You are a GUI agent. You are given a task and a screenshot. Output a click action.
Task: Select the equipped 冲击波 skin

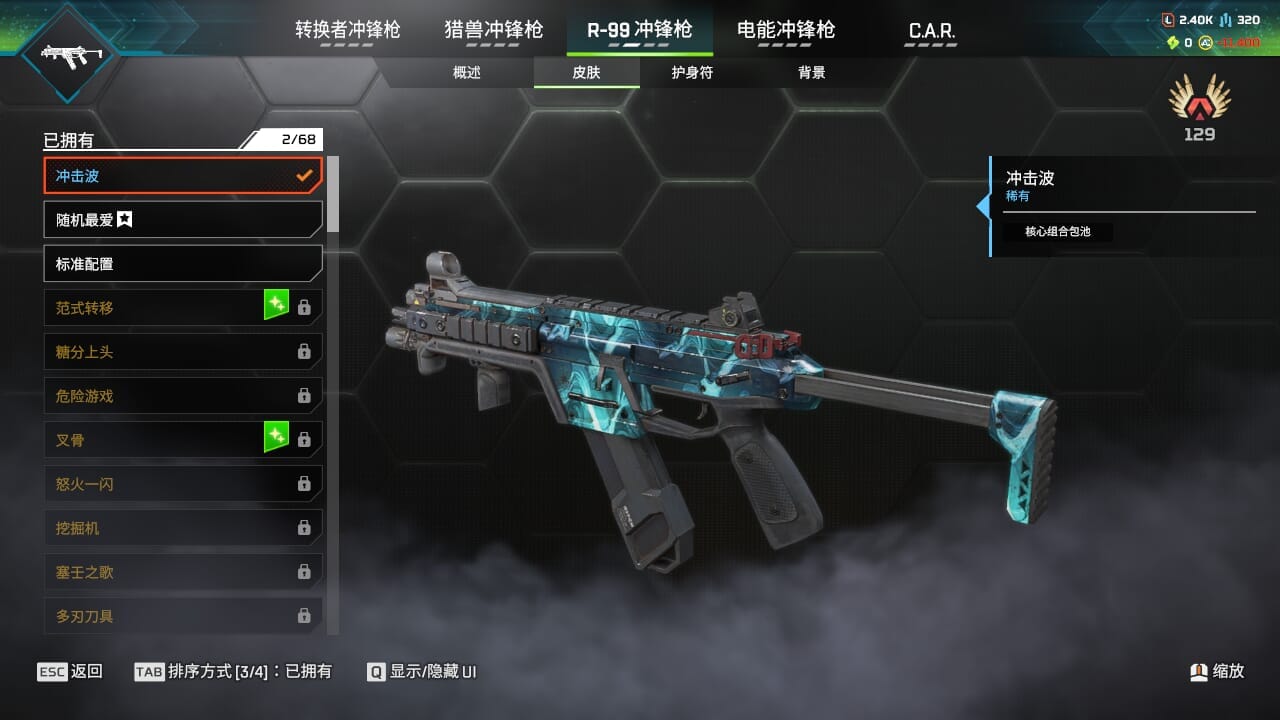[x=182, y=176]
